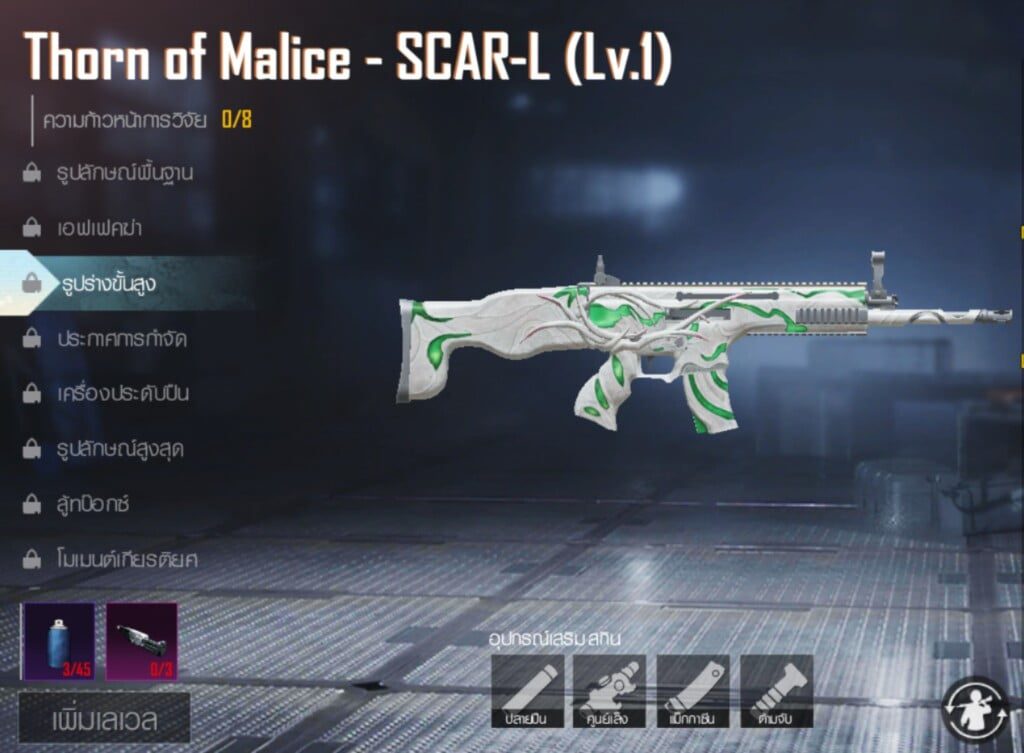Open the ศูนย์เล็ง (scope) attachment skin slot
The width and height of the screenshot is (1024, 753).
(x=609, y=691)
